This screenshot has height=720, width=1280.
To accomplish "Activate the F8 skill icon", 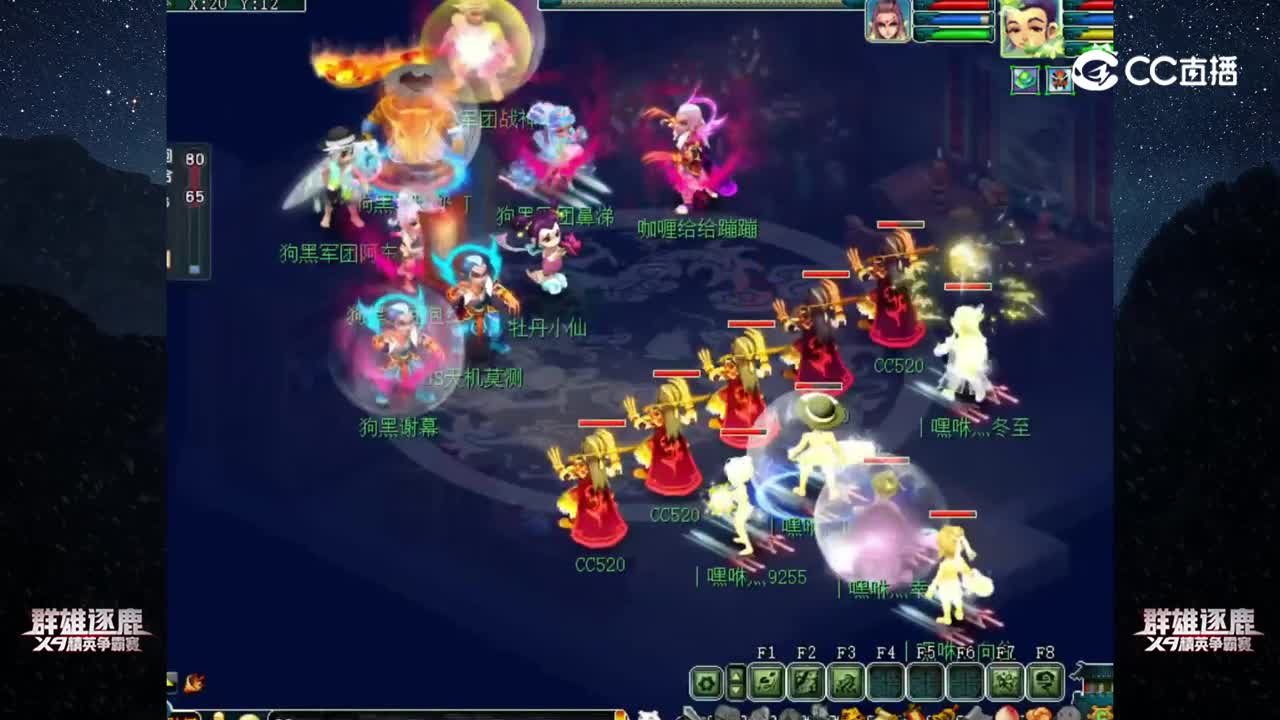I will pos(1046,682).
